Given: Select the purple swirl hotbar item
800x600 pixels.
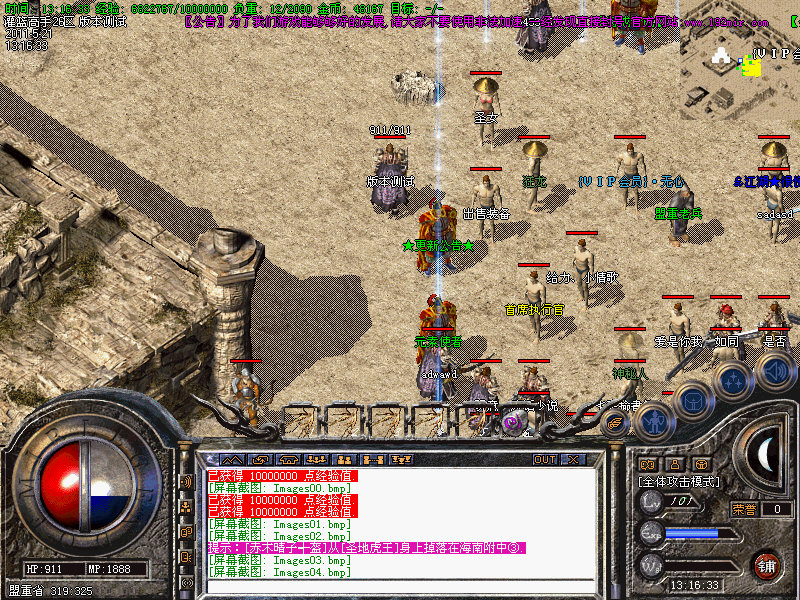Looking at the screenshot, I should pyautogui.click(x=511, y=422).
